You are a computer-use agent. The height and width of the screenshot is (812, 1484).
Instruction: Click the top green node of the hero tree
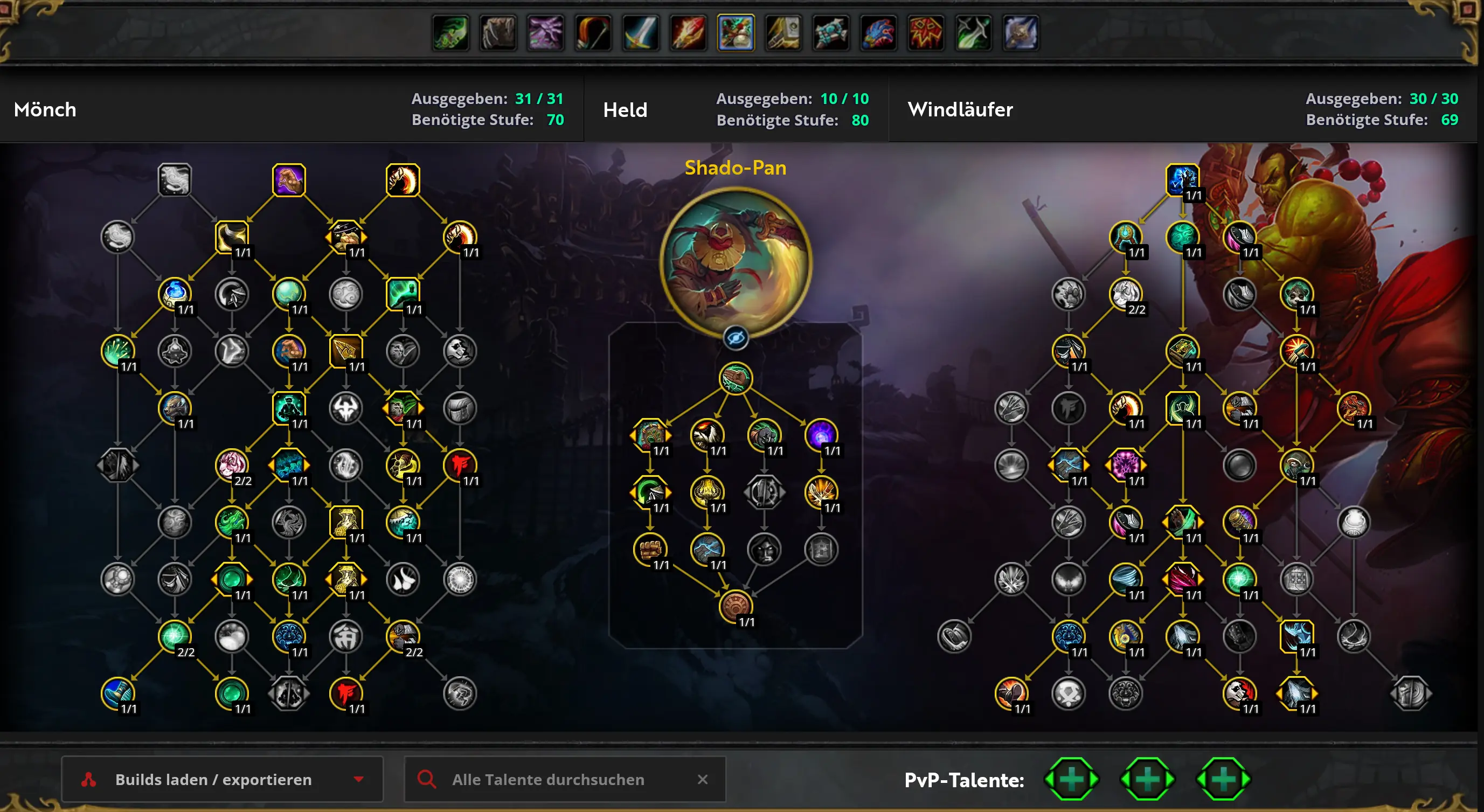click(x=735, y=378)
